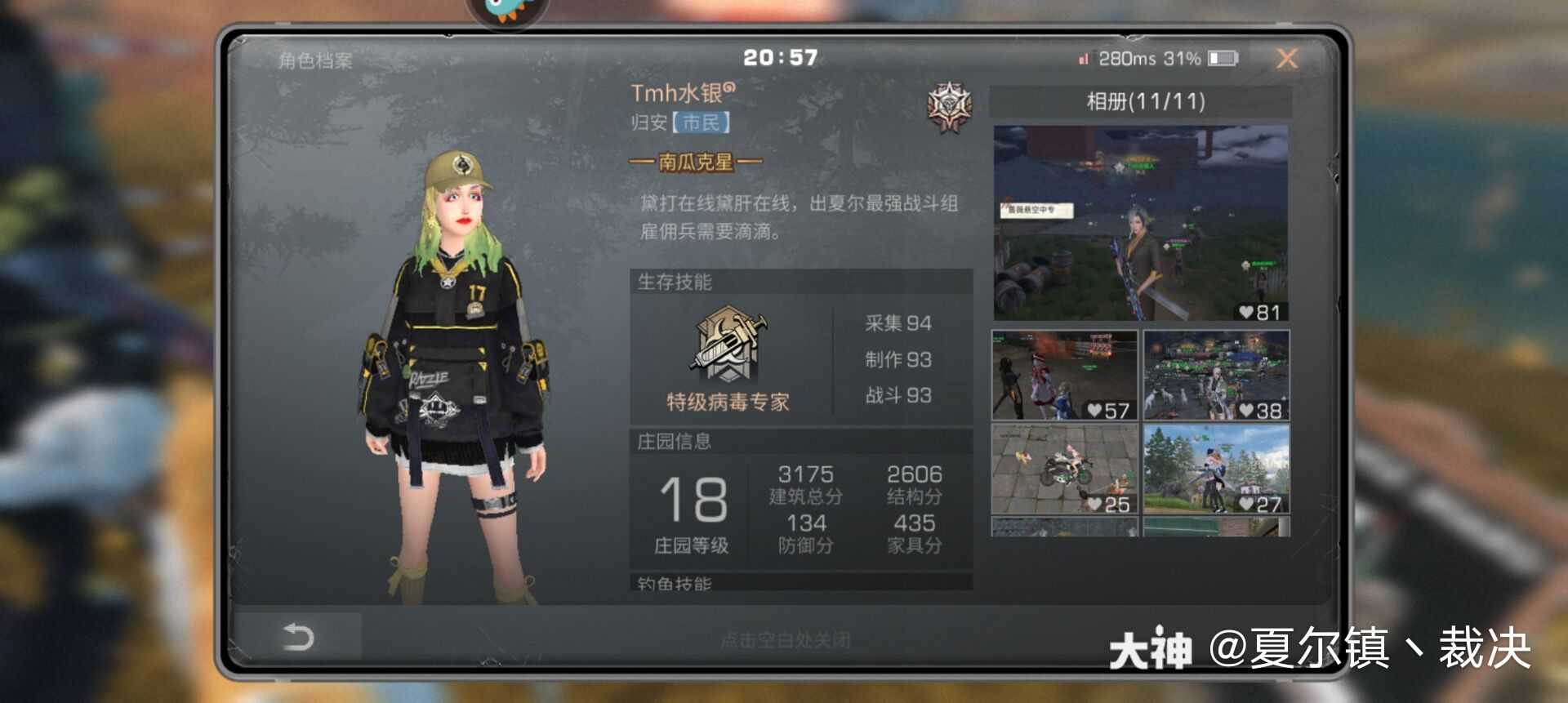Click the 南瓜克星 title banner
Viewport: 1568px width, 703px height.
tap(698, 161)
